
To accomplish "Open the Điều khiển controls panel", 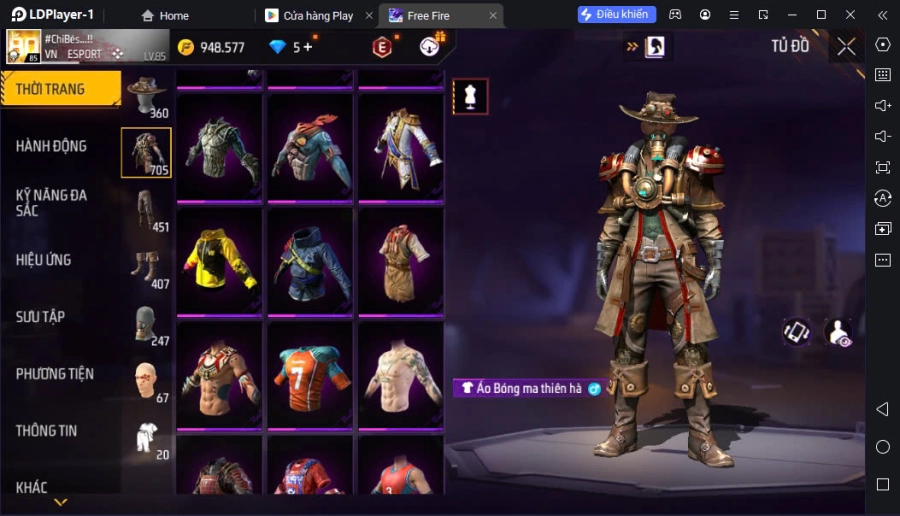I will (617, 15).
